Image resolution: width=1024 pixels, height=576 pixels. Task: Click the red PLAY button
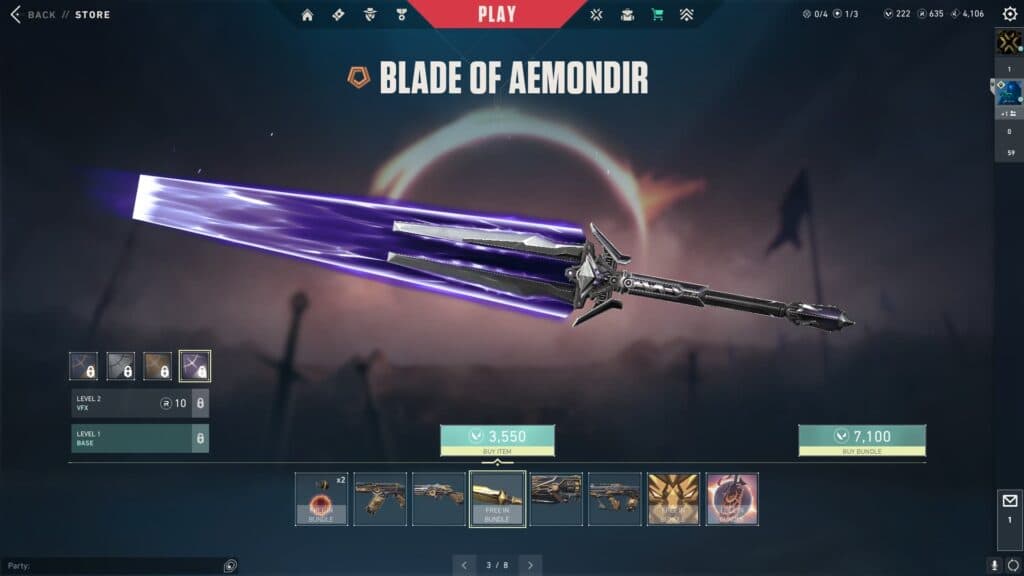497,14
